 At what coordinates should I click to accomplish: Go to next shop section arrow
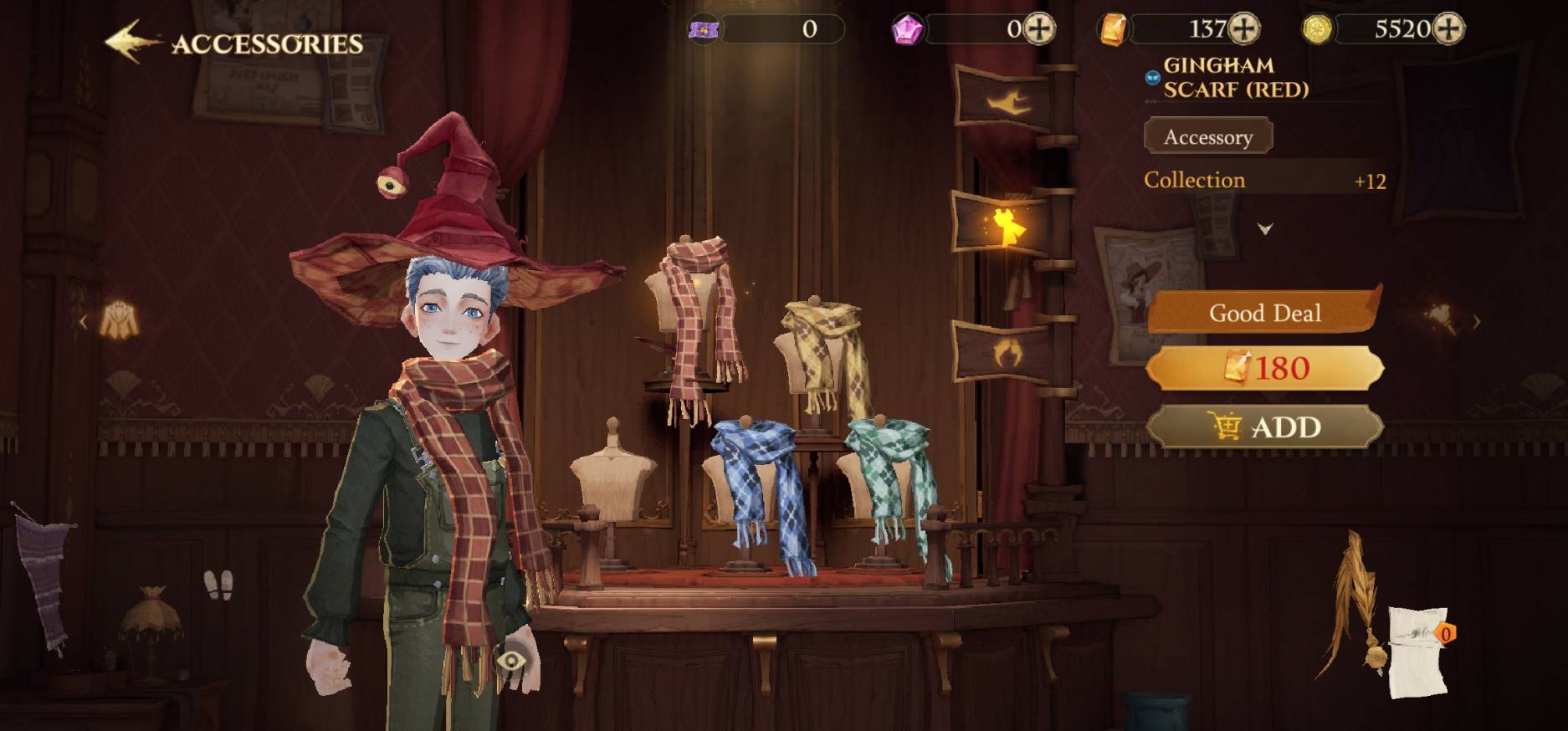click(x=1476, y=321)
